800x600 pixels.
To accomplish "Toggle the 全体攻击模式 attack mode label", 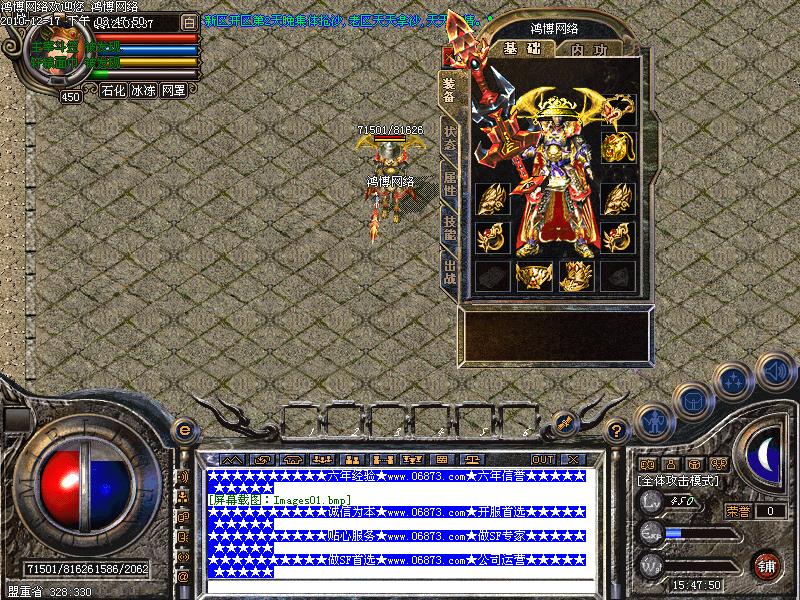I will click(x=679, y=481).
